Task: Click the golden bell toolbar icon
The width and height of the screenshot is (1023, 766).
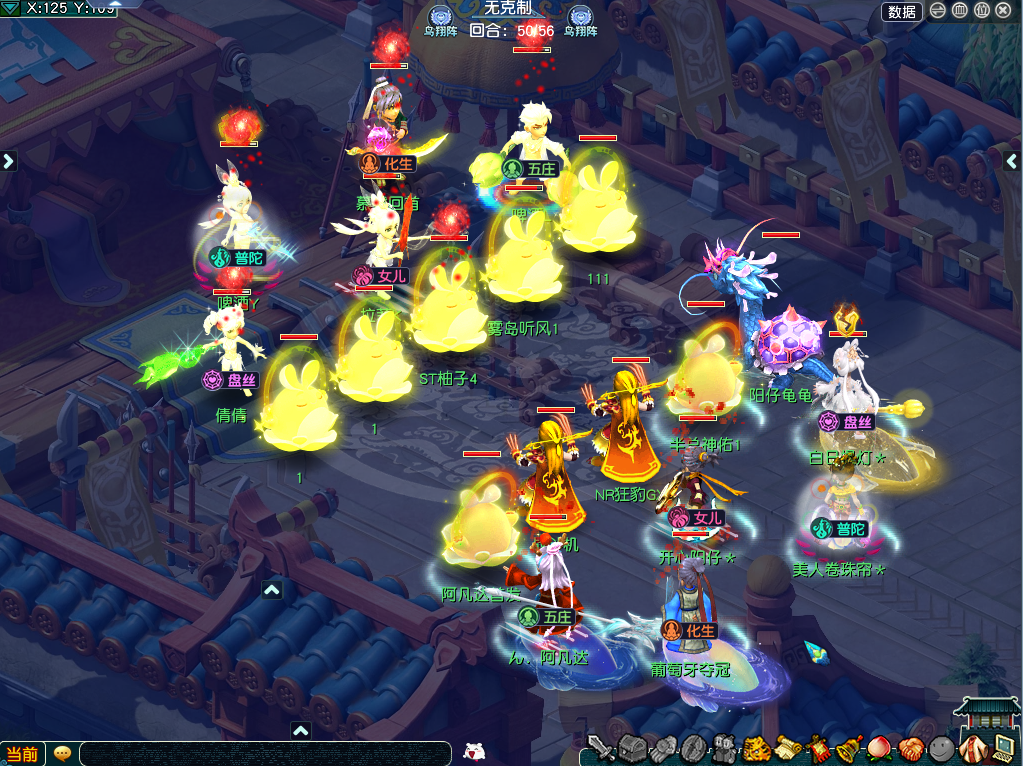Action: click(849, 747)
